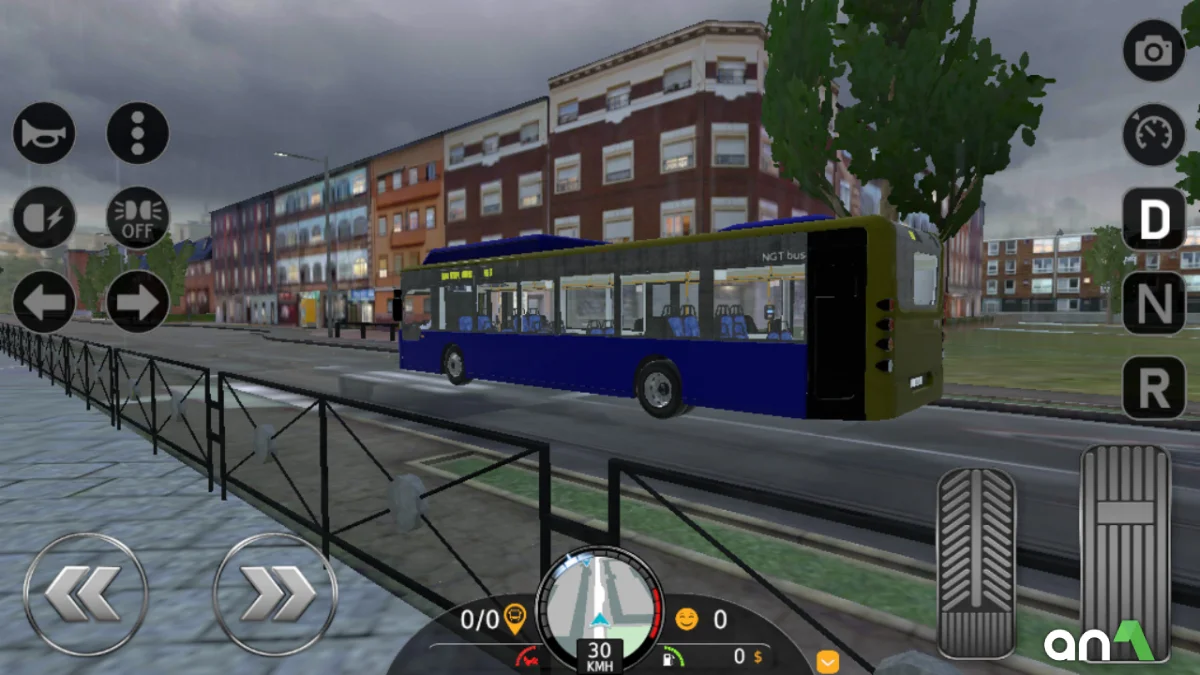Viewport: 1200px width, 675px height.
Task: Activate the right turn signal arrow
Action: pos(138,302)
